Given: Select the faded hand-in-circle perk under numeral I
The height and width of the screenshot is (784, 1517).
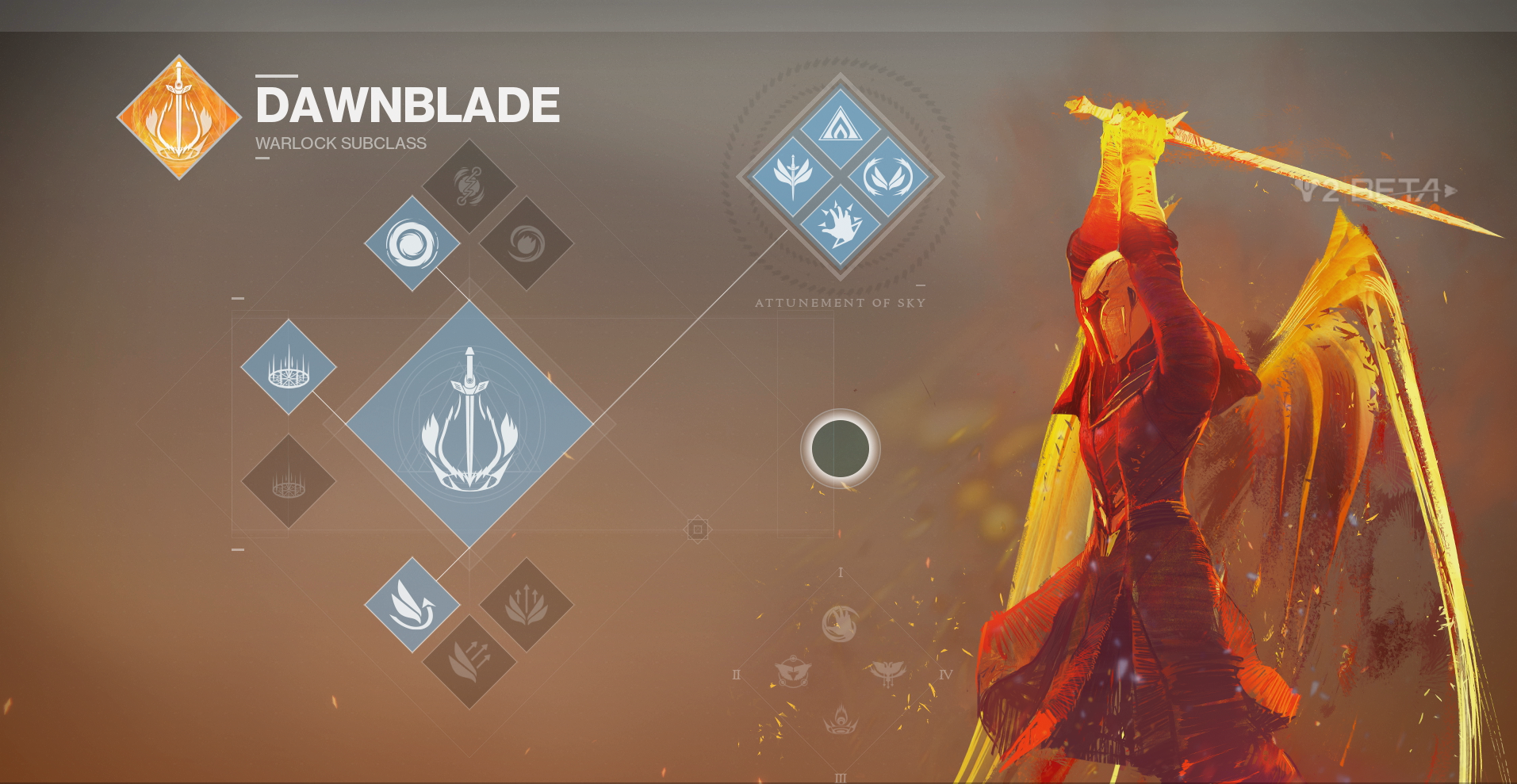Looking at the screenshot, I should point(840,624).
